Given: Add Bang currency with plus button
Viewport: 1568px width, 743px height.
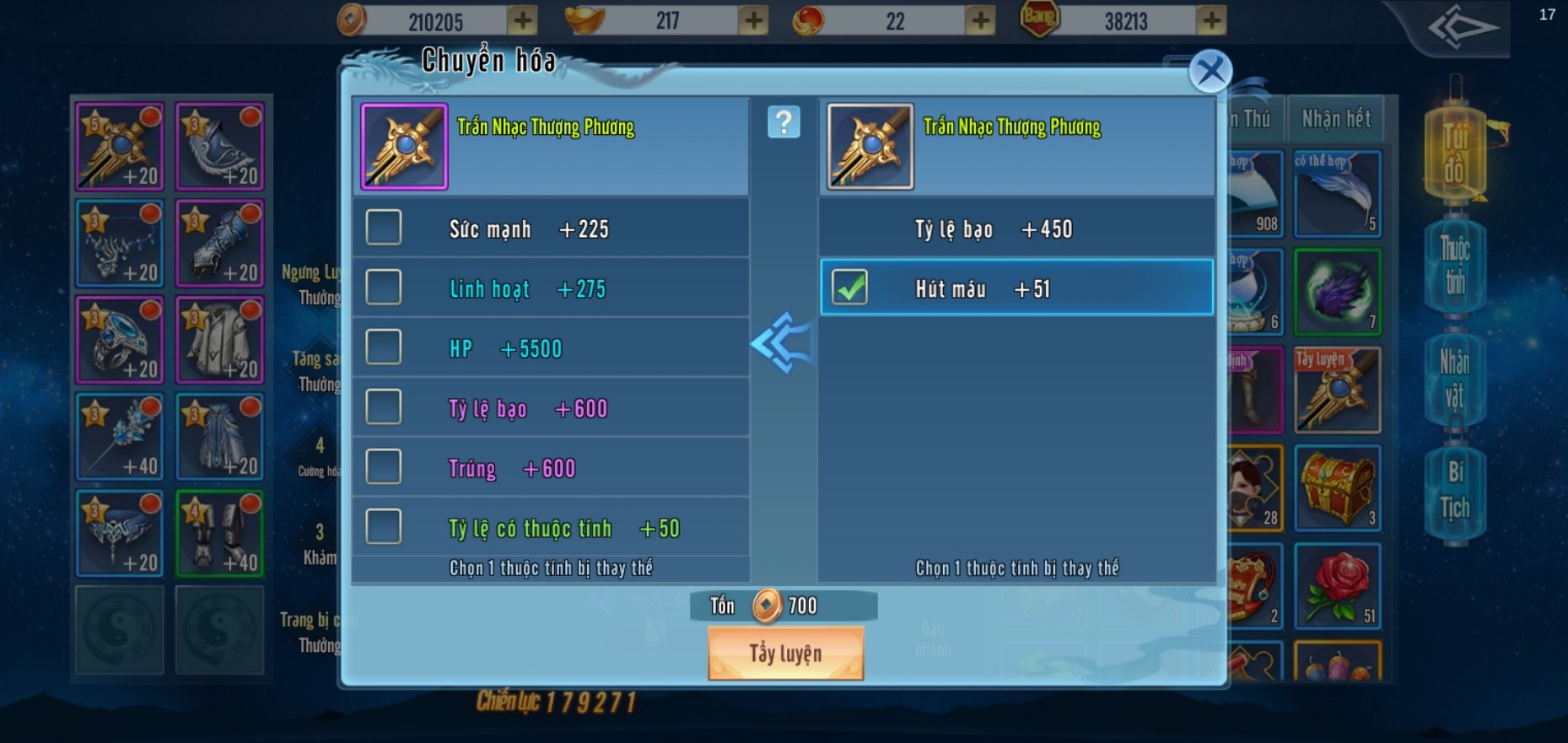Looking at the screenshot, I should point(1211,20).
